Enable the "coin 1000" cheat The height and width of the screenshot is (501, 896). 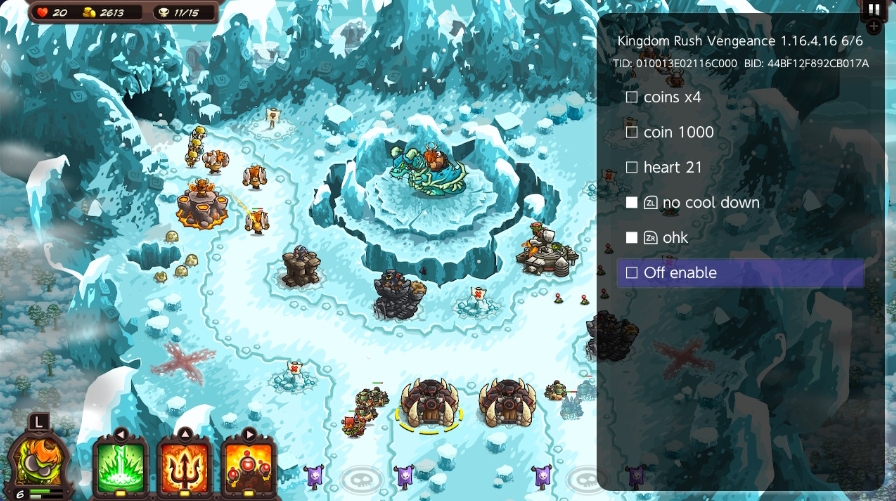tap(631, 132)
